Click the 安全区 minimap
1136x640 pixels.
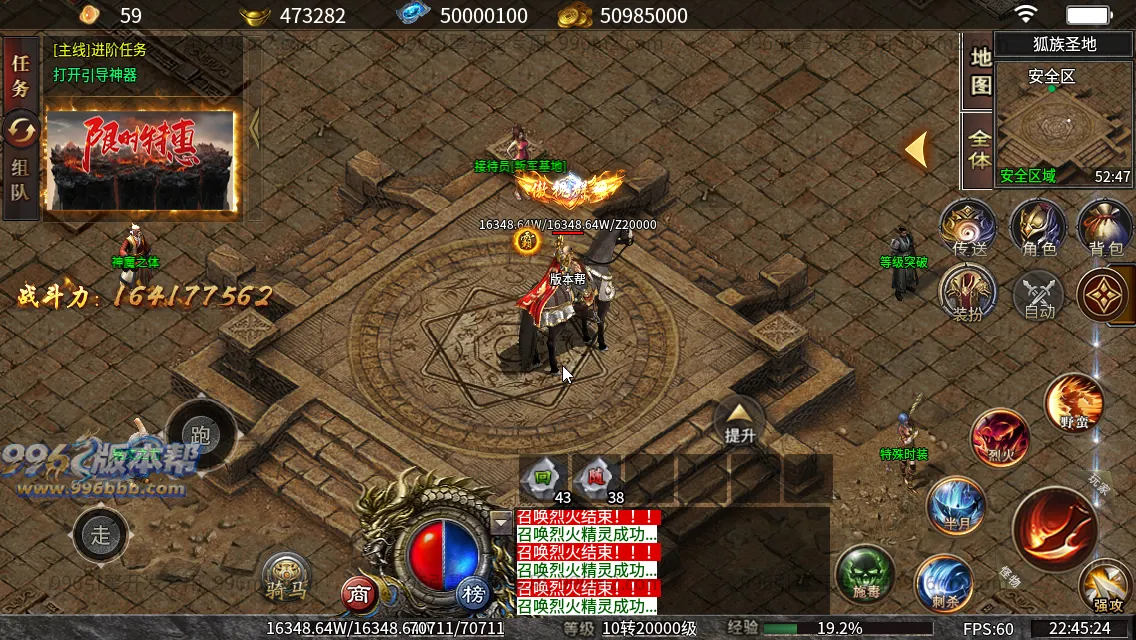click(1064, 122)
